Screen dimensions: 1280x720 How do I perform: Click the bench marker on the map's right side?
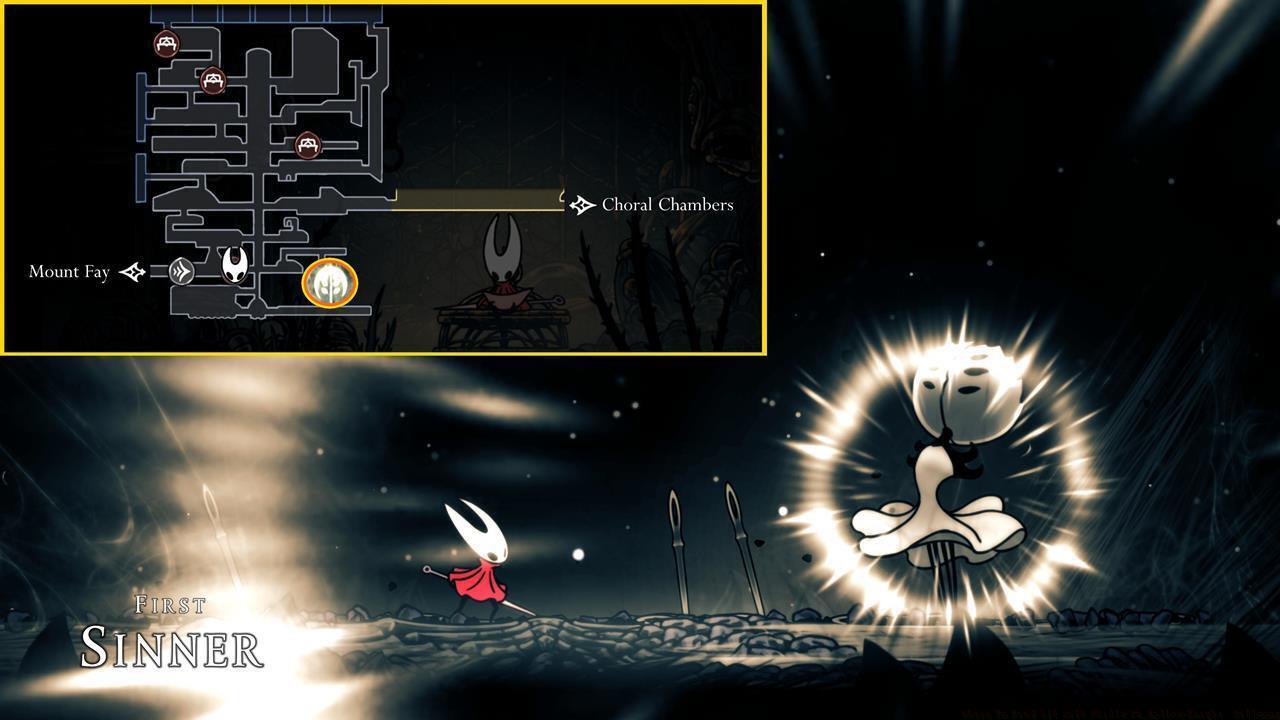coord(307,144)
